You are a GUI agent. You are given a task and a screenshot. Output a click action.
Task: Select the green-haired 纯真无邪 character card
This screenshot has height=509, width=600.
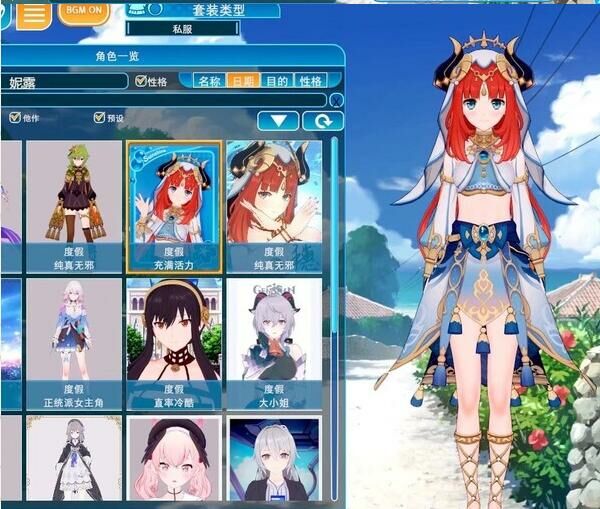click(x=73, y=205)
